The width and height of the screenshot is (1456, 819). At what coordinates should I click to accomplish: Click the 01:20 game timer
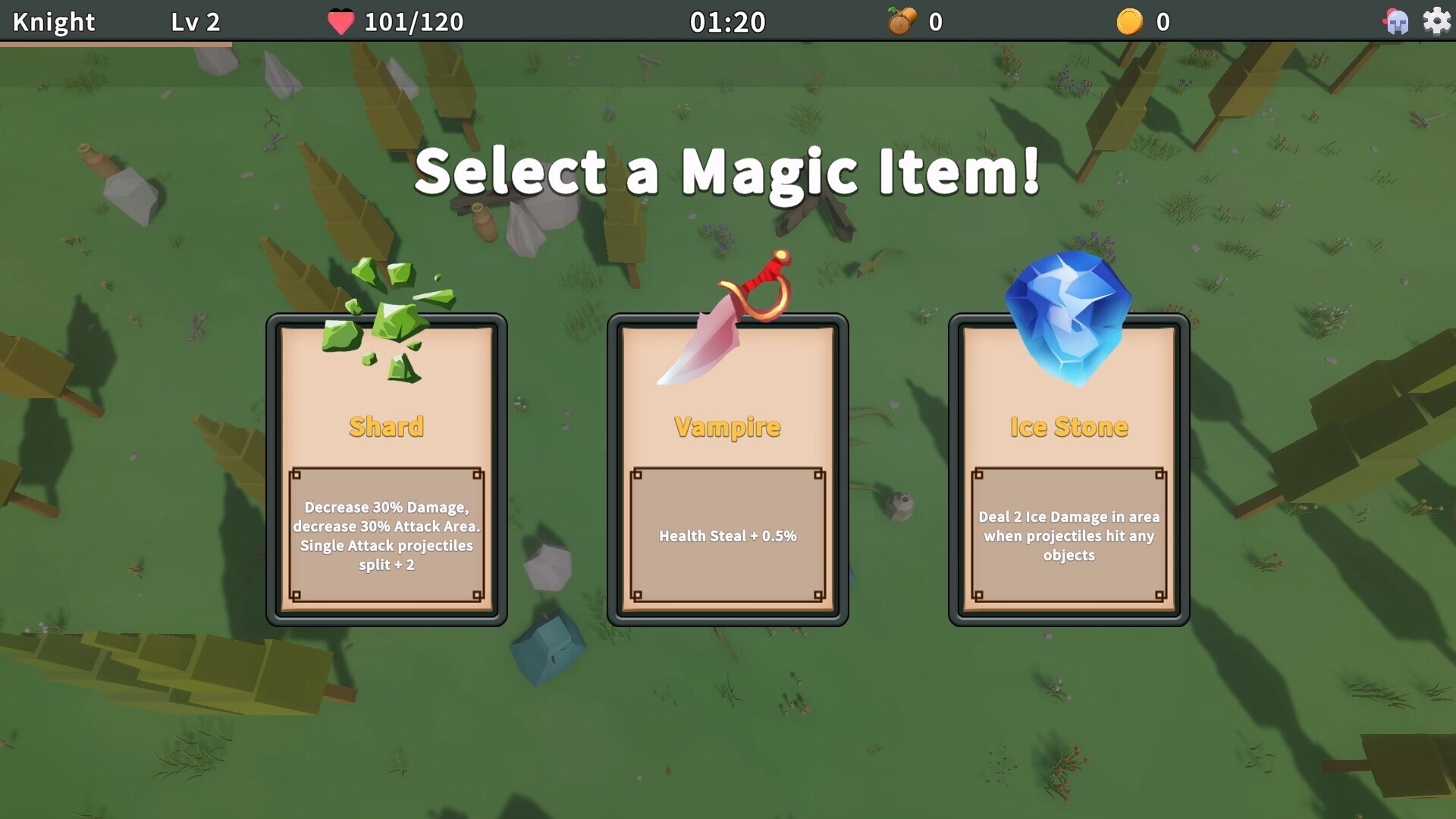coord(728,21)
